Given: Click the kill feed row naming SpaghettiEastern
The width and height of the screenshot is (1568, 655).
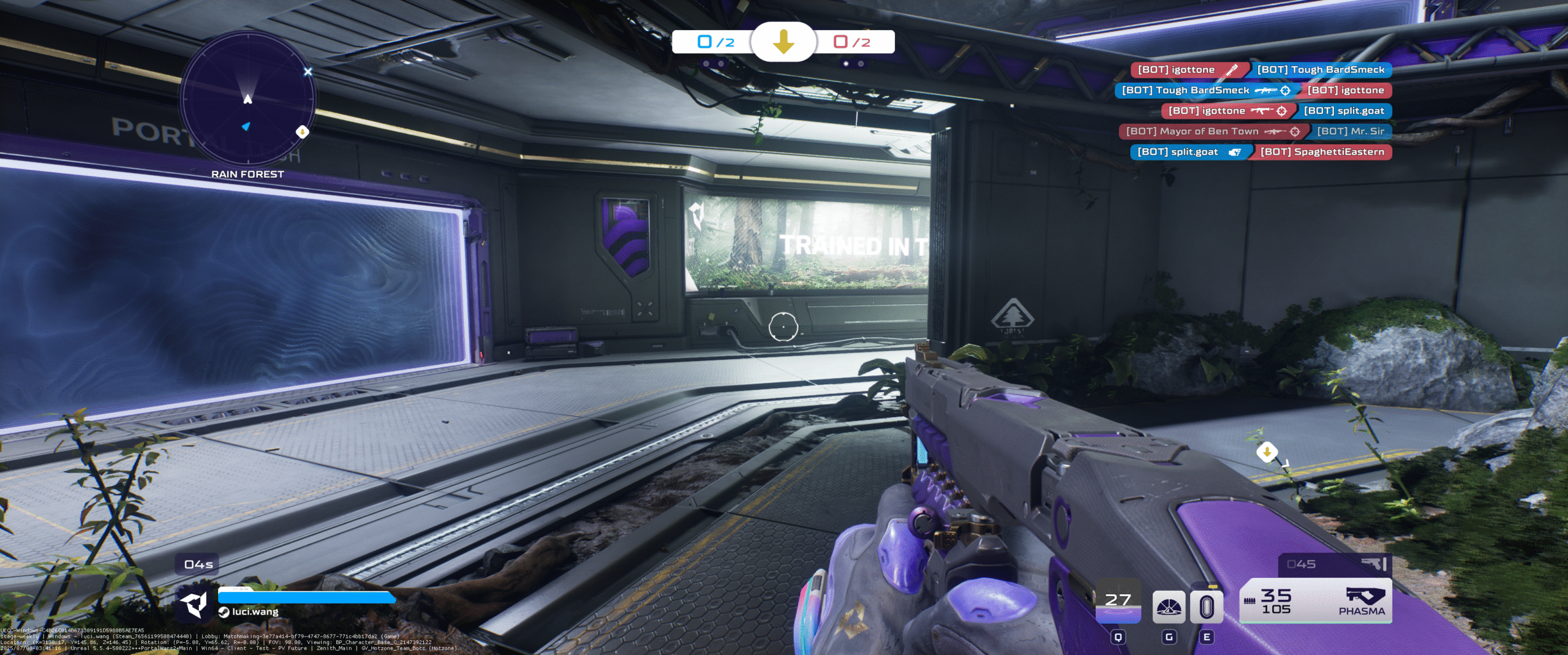Looking at the screenshot, I should tap(1261, 152).
